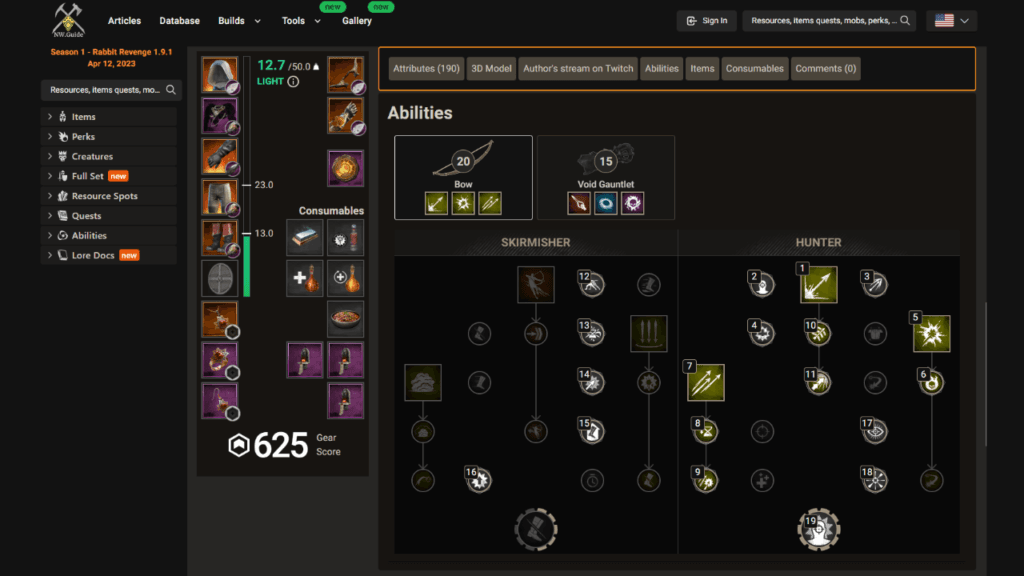
Task: Go to the Gallery section
Action: [x=357, y=20]
